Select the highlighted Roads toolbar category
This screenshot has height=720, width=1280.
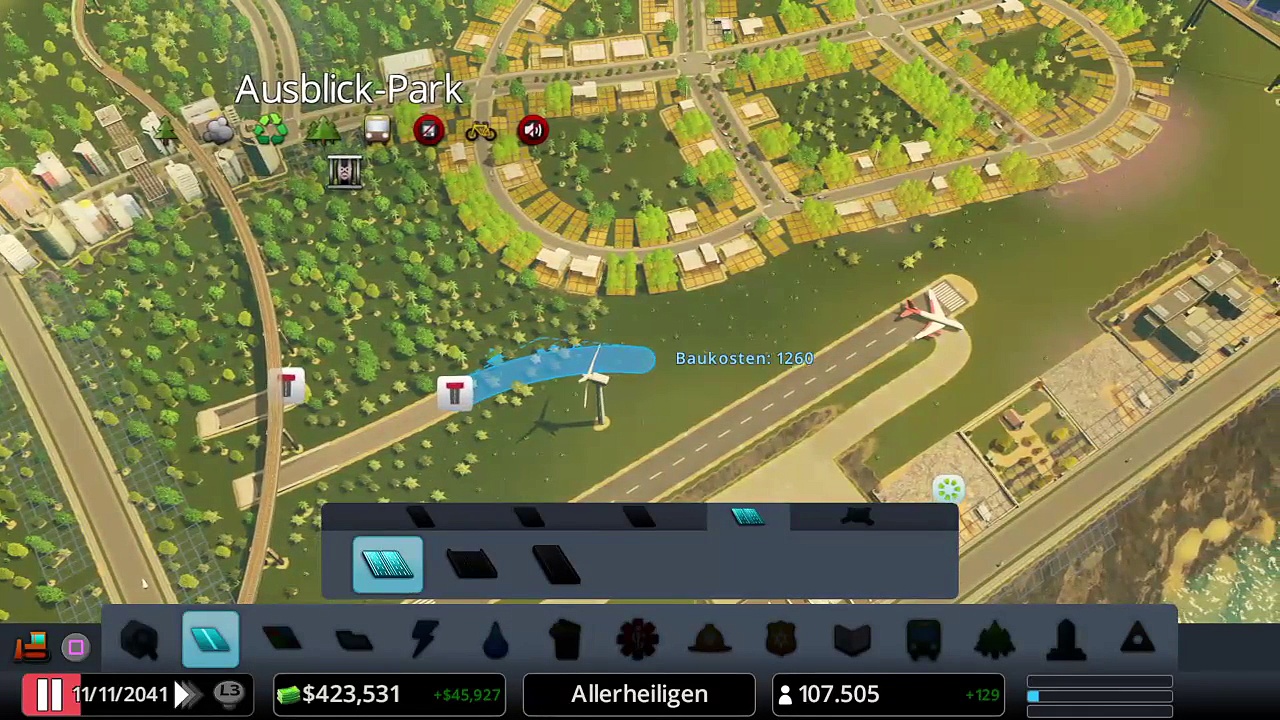click(210, 640)
